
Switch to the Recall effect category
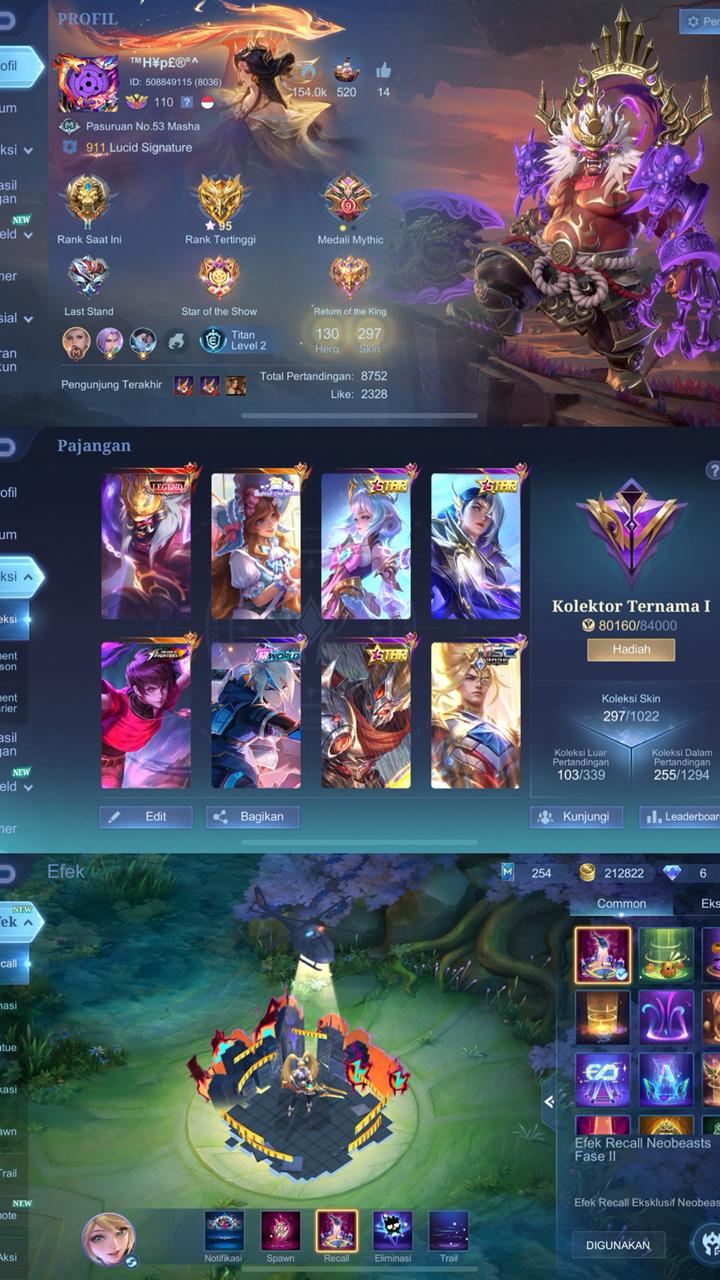click(x=336, y=1233)
